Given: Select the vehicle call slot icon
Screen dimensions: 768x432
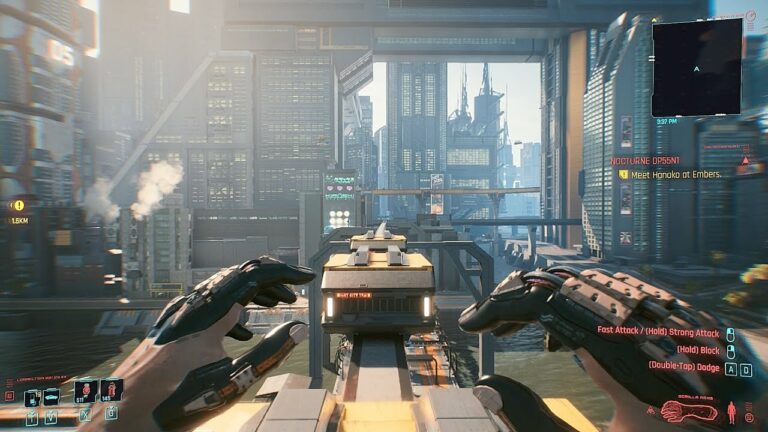Looking at the screenshot, I should (50, 397).
